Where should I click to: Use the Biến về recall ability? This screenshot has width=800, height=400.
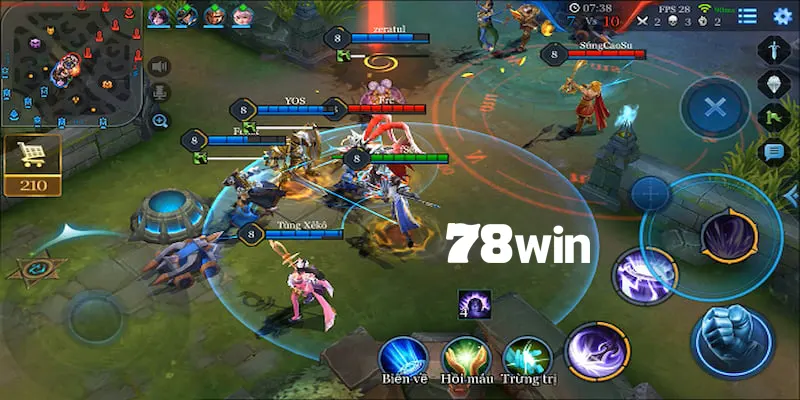[403, 357]
